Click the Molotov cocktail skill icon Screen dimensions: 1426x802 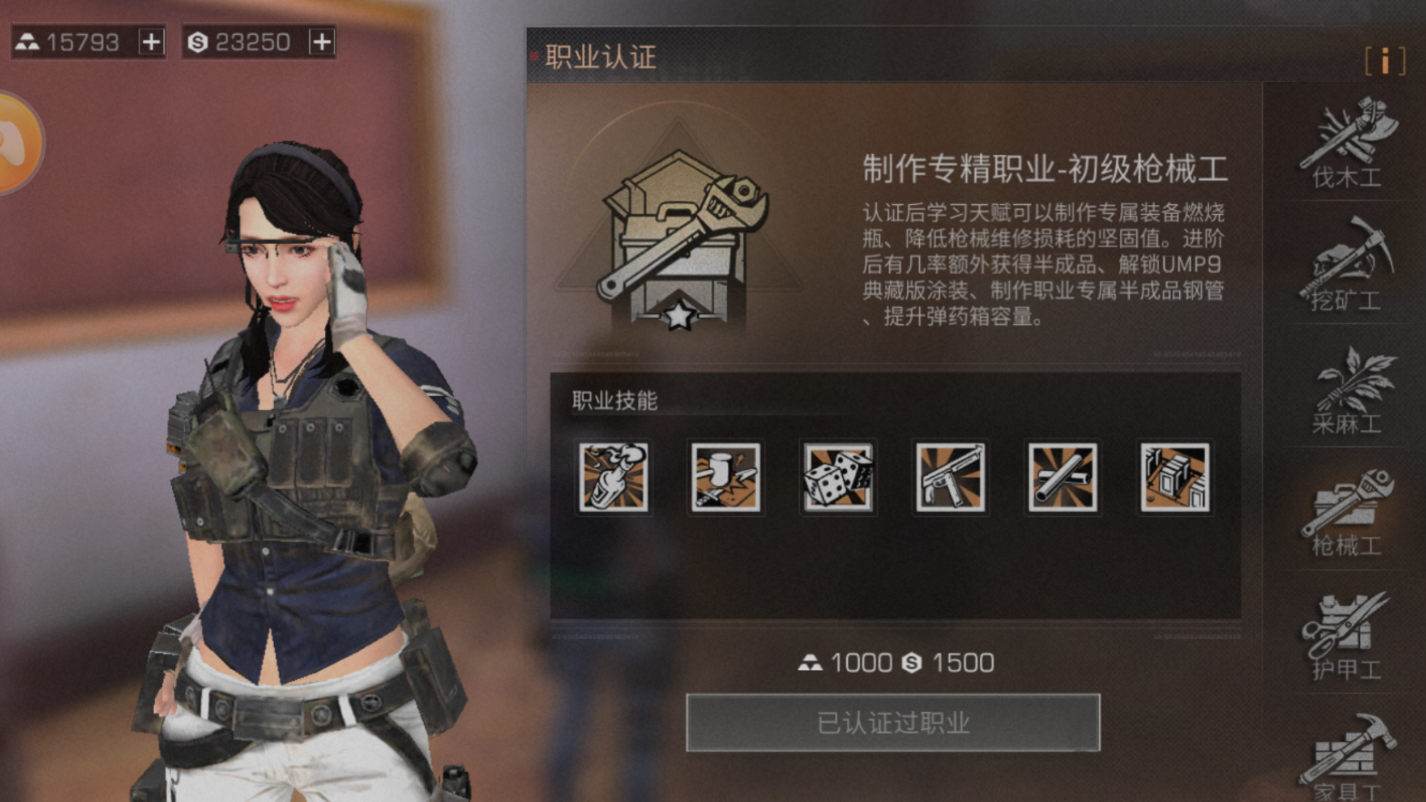[614, 479]
